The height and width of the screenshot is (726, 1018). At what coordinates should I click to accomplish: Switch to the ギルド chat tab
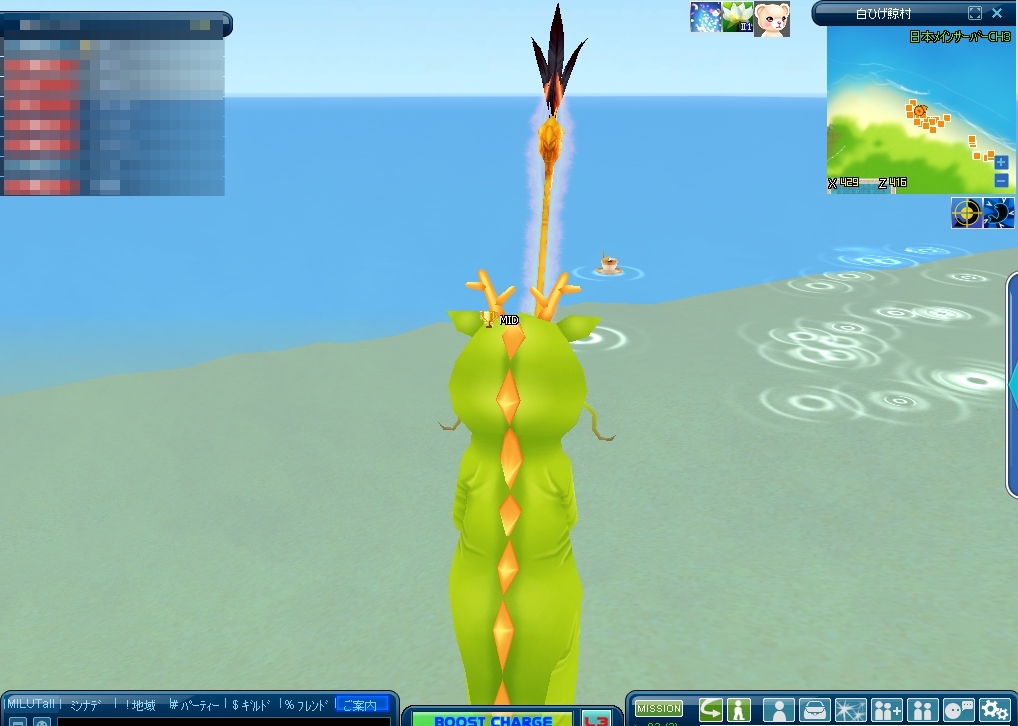[251, 705]
